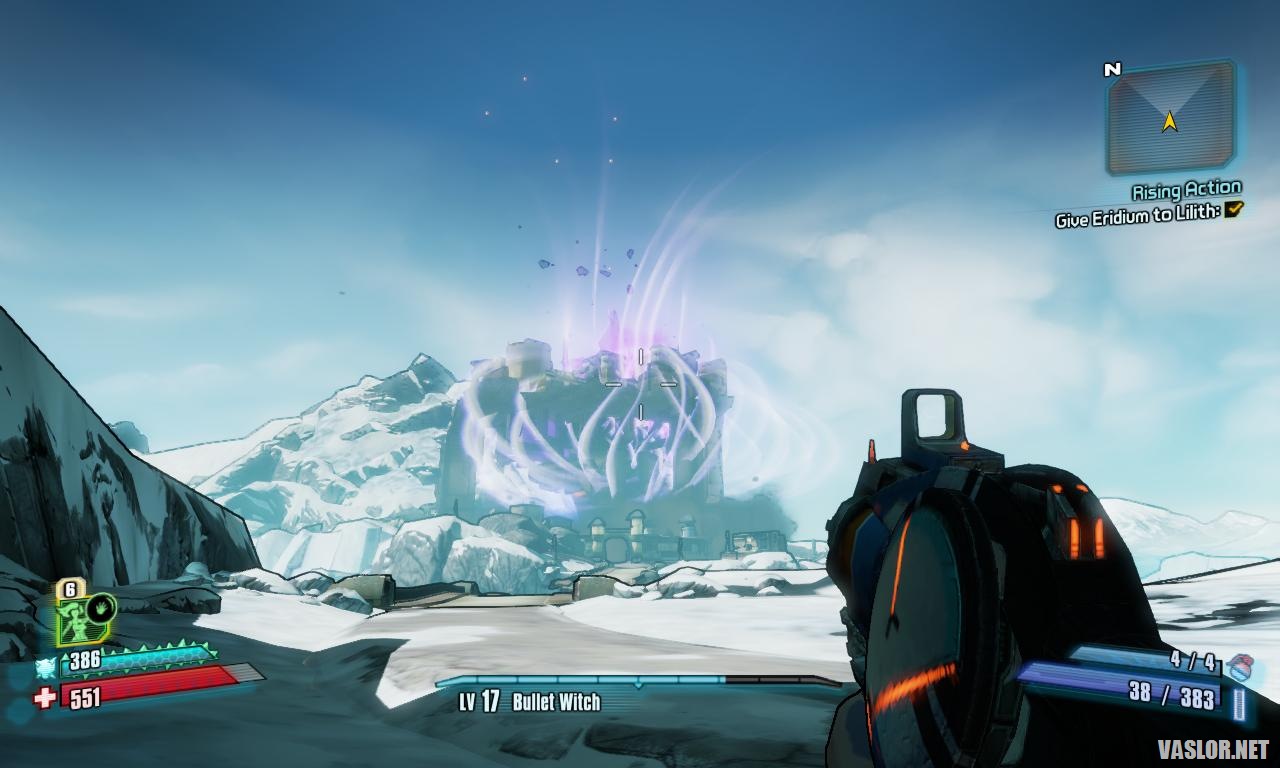
Task: Select the Rising Action mission title
Action: (x=1186, y=190)
